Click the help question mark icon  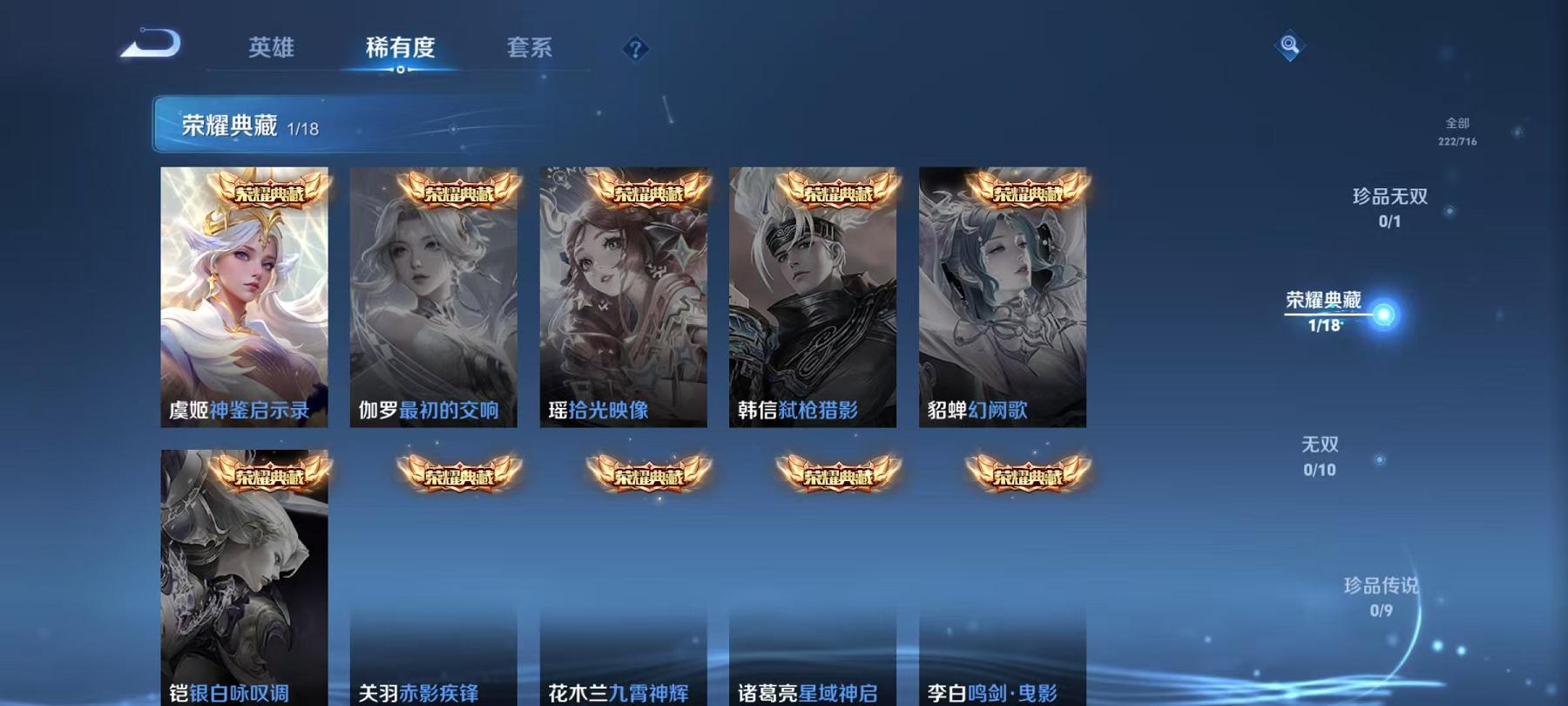tap(635, 50)
